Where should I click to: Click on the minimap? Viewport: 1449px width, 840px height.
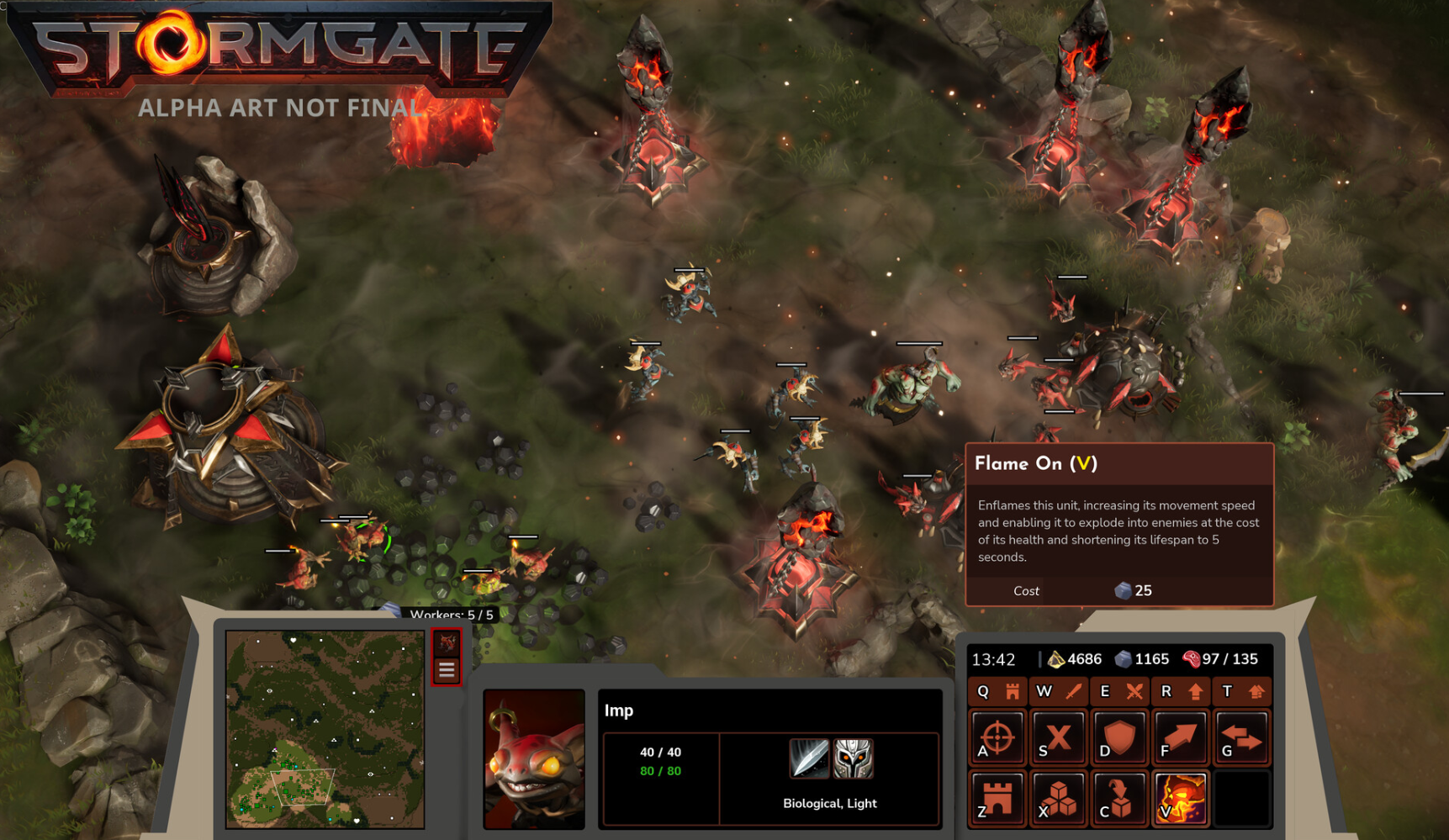(x=325, y=729)
